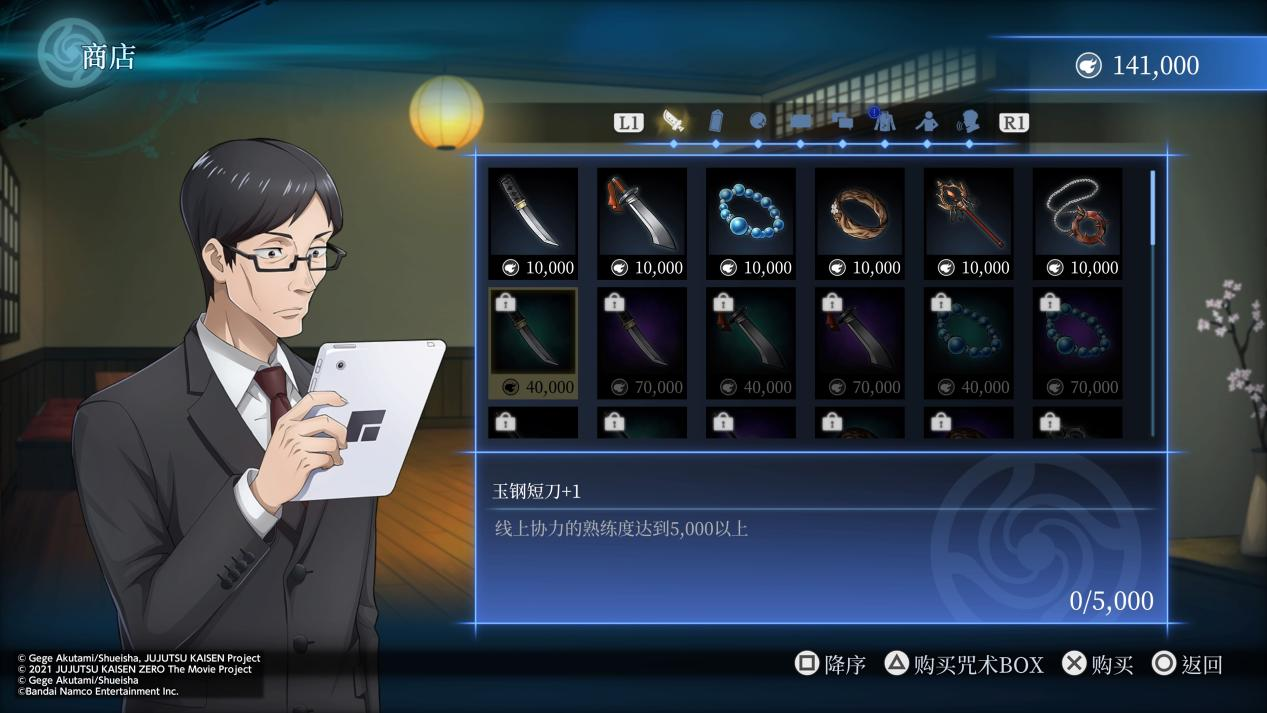
Task: Pick the blue bead bracelet for 10,000
Action: [751, 223]
